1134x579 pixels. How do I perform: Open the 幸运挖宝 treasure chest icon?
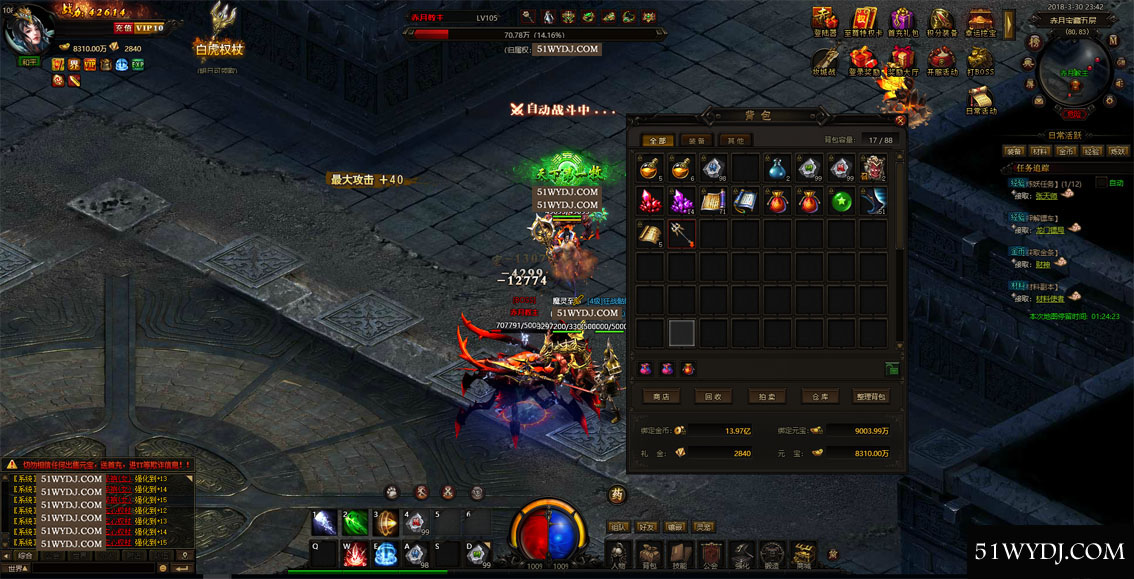click(x=980, y=20)
